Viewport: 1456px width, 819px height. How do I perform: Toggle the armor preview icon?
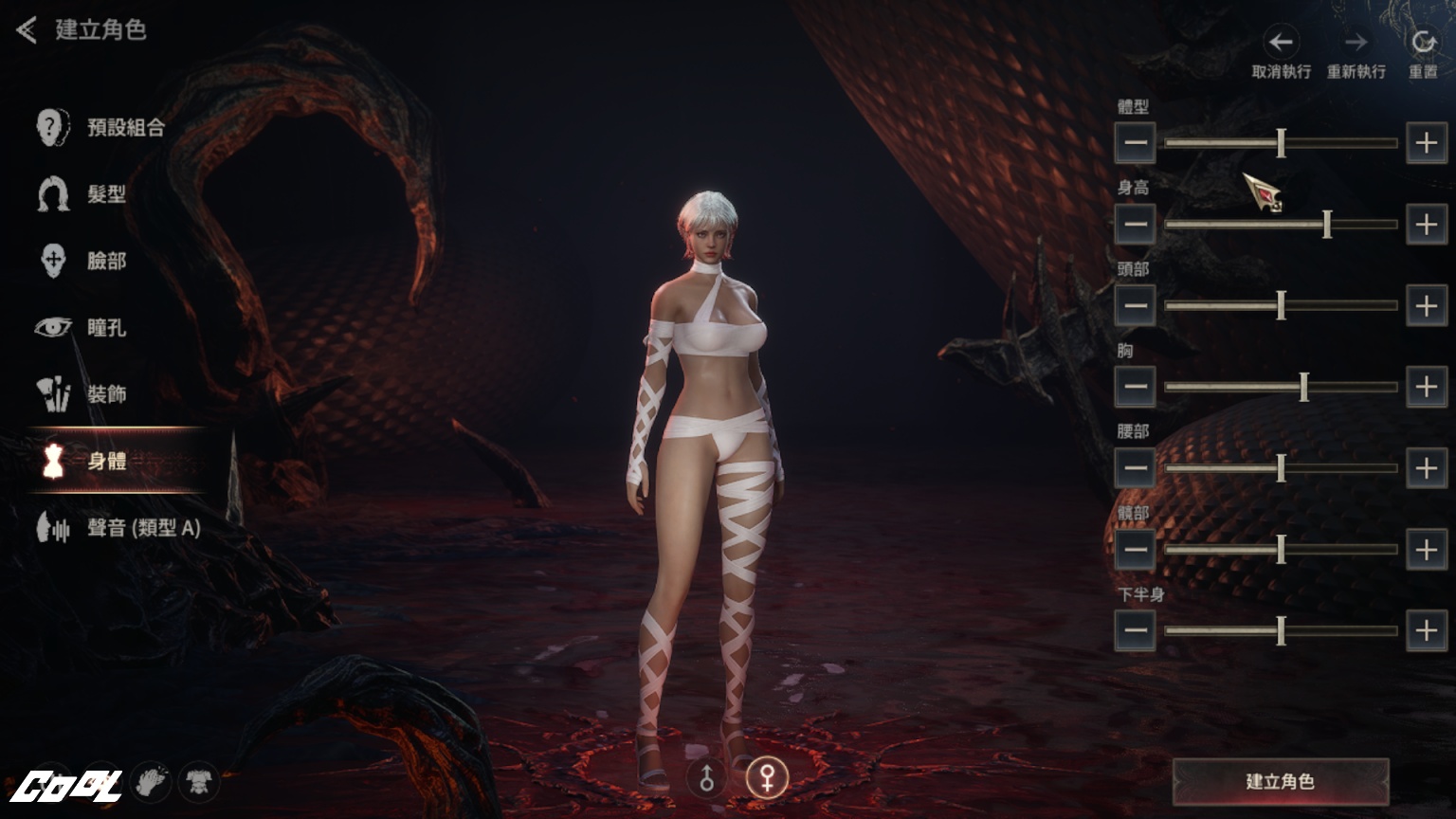pos(198,782)
